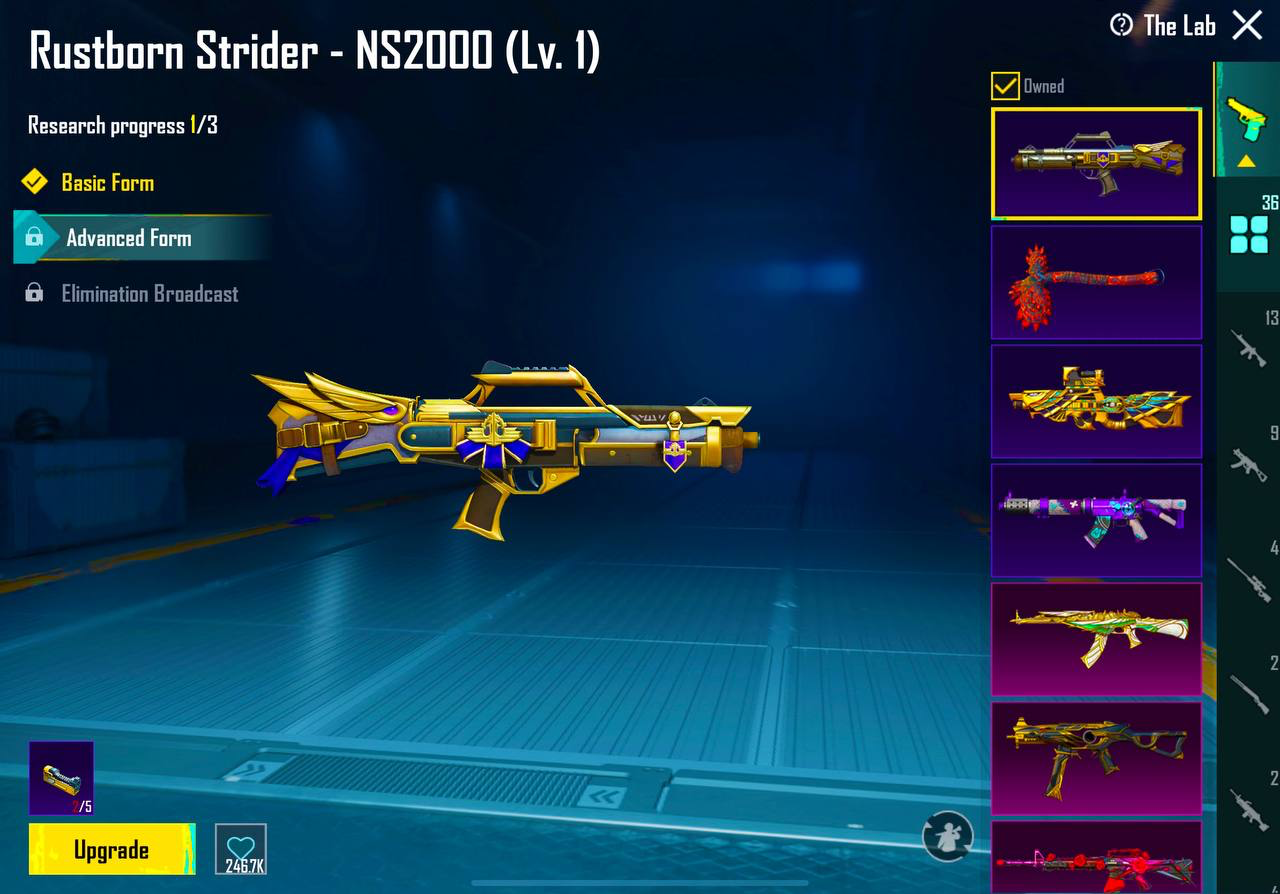Screen dimensions: 1280x894
Task: Close The Lab screen
Action: (x=1247, y=25)
